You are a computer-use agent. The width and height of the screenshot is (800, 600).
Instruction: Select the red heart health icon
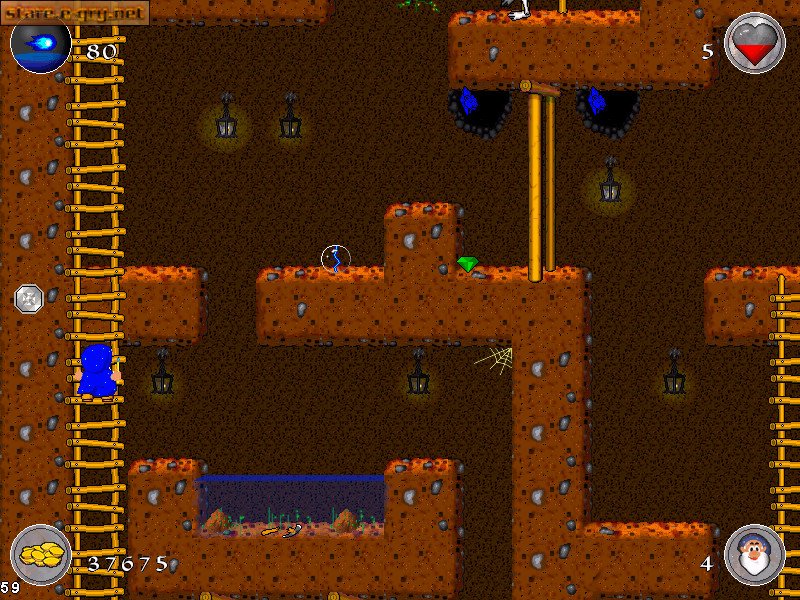(753, 43)
